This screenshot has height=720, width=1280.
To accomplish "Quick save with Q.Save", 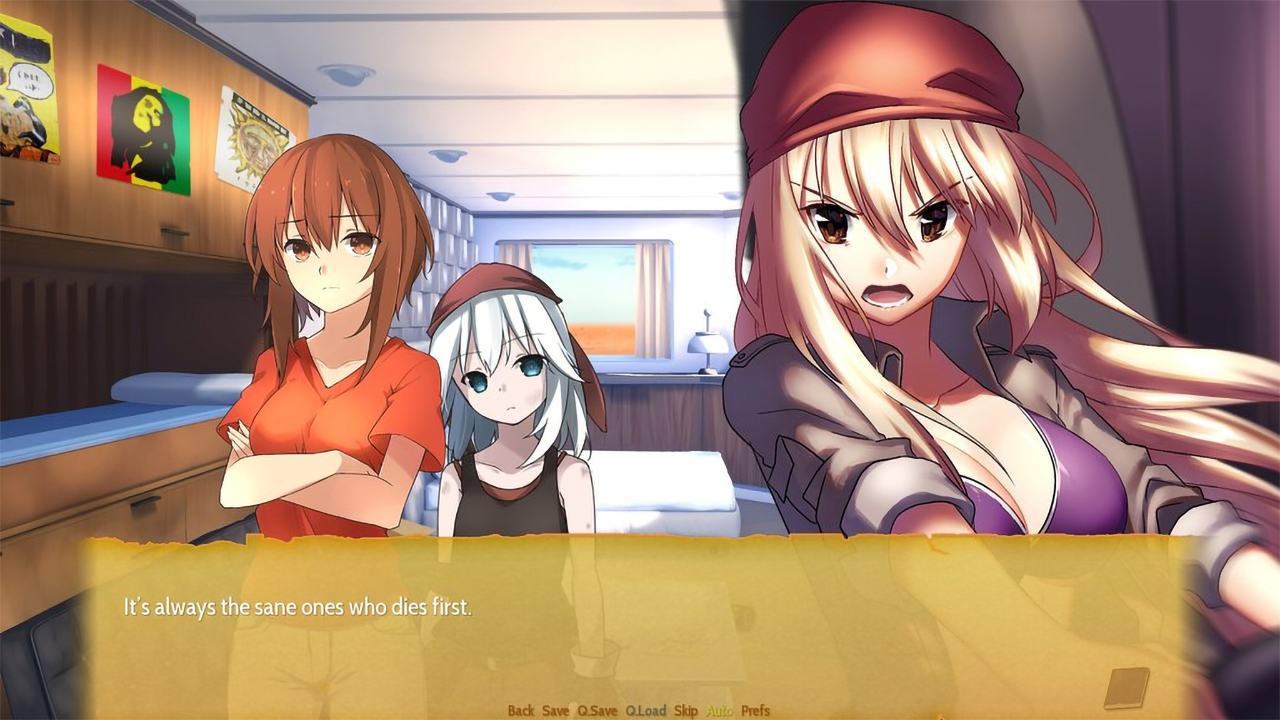I will coord(597,710).
